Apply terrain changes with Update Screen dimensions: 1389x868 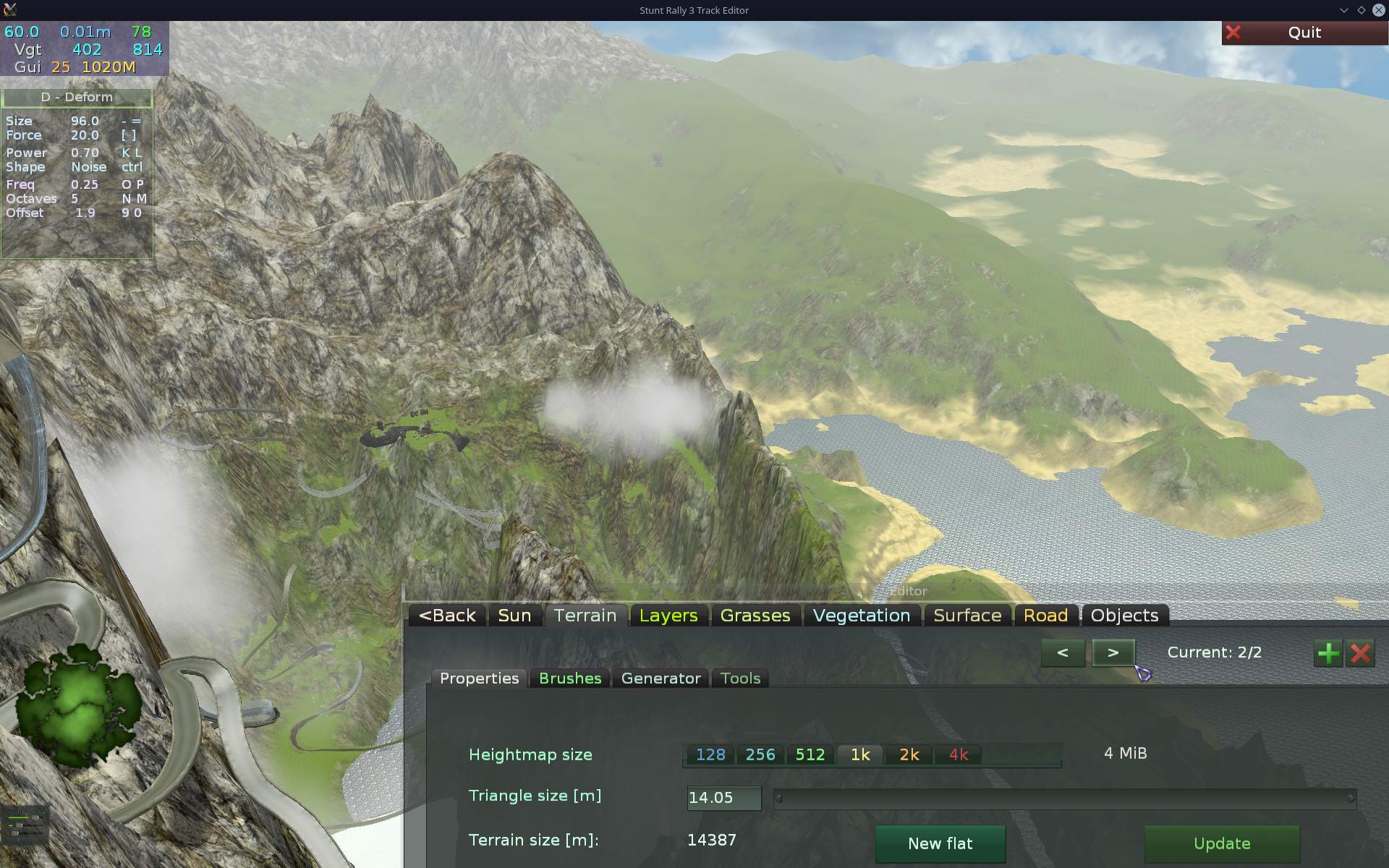(x=1221, y=843)
